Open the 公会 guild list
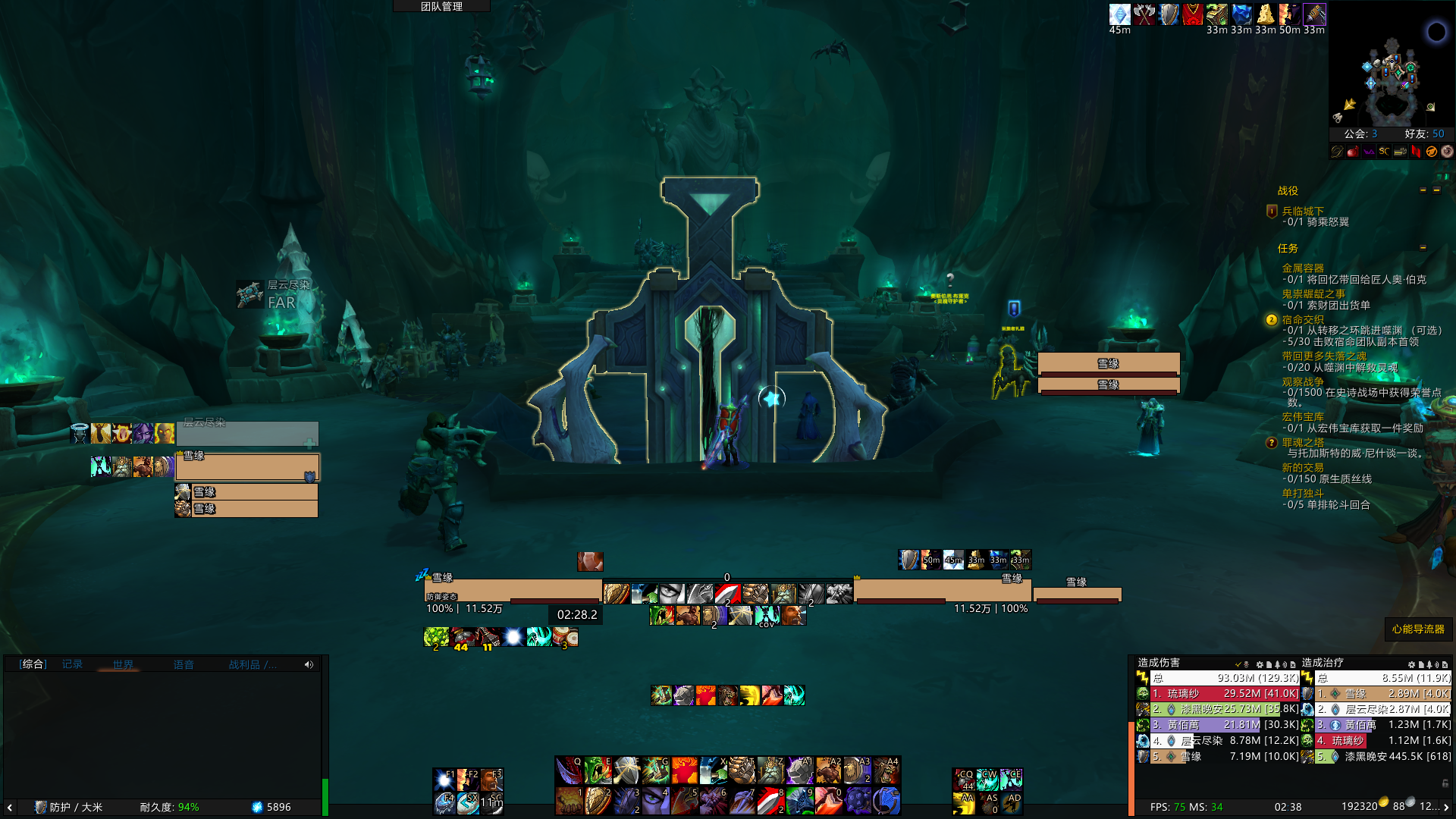Screen dimensions: 1456x819 1360,133
